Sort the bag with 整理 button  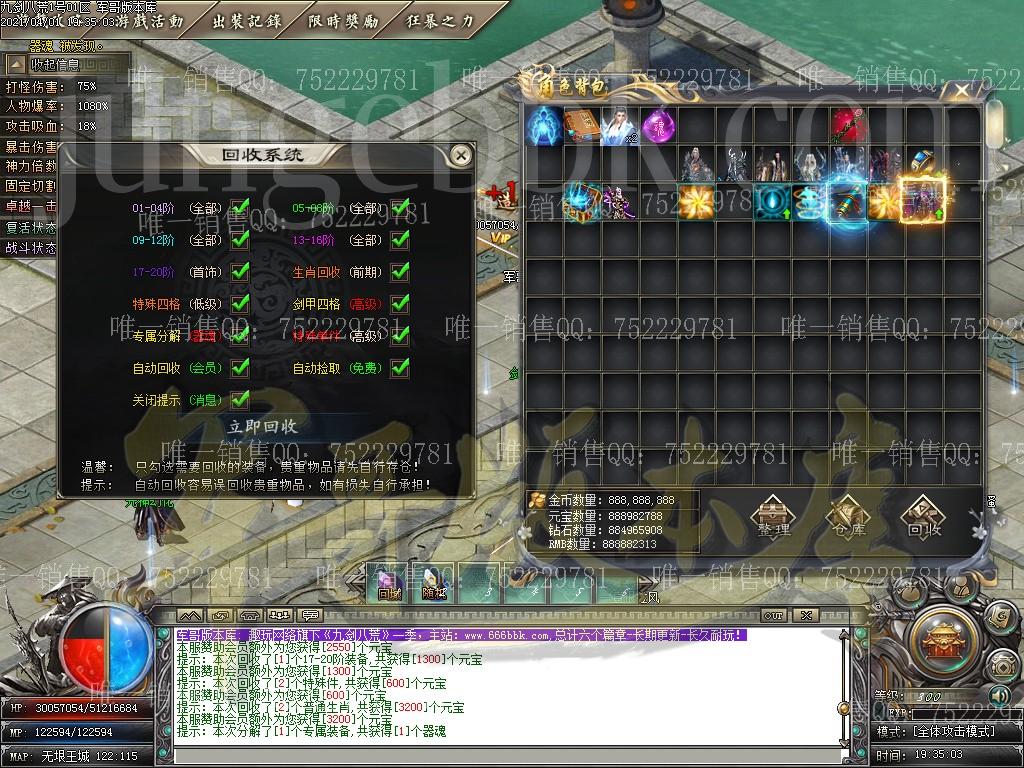(773, 518)
